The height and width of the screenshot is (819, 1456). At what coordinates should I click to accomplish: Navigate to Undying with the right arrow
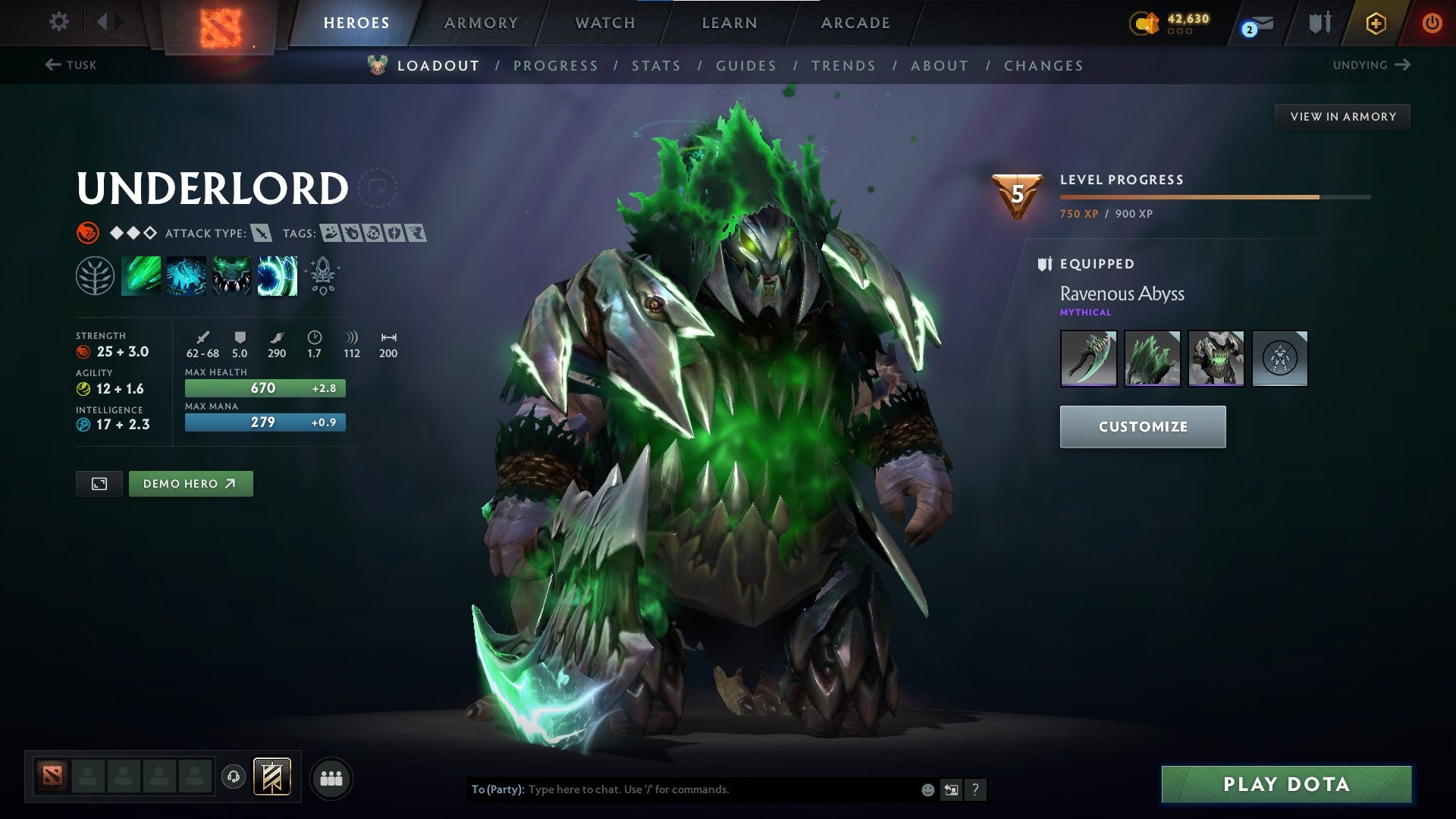1402,64
